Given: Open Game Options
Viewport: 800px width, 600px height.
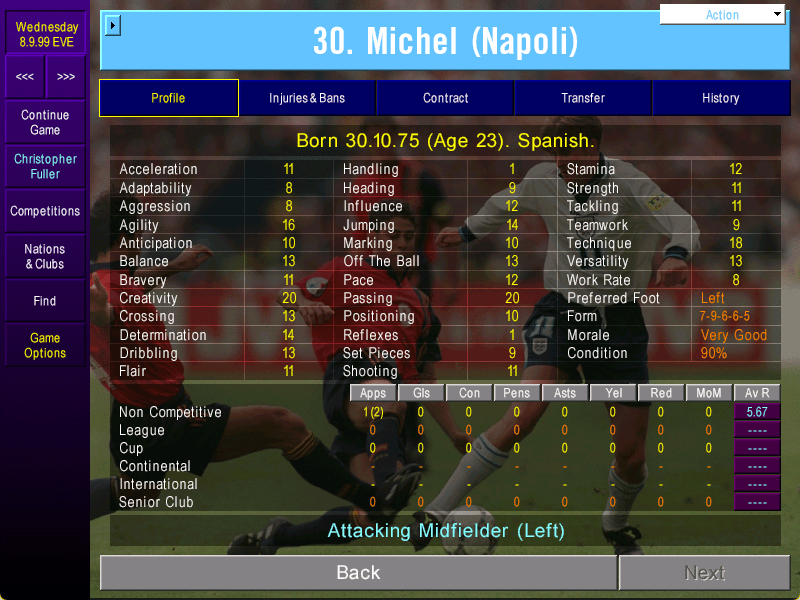Looking at the screenshot, I should 45,345.
